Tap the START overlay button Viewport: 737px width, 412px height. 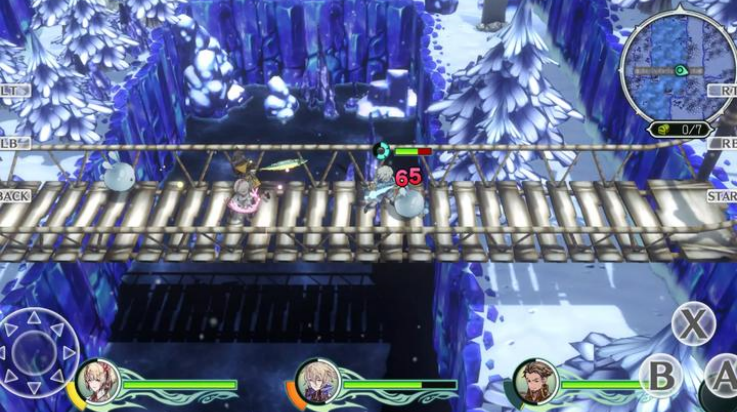[x=722, y=196]
